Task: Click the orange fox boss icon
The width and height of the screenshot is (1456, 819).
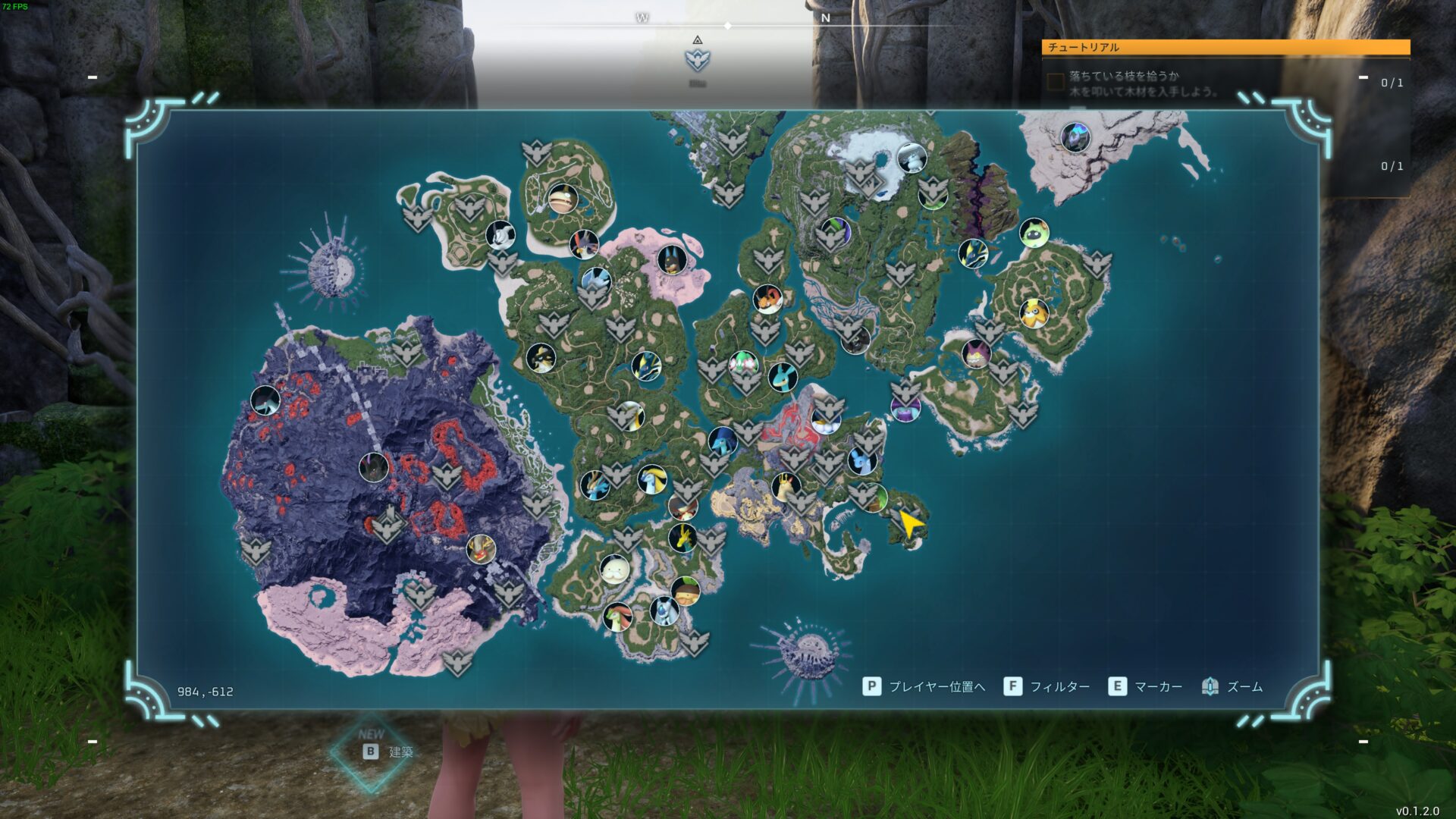Action: coord(767,299)
